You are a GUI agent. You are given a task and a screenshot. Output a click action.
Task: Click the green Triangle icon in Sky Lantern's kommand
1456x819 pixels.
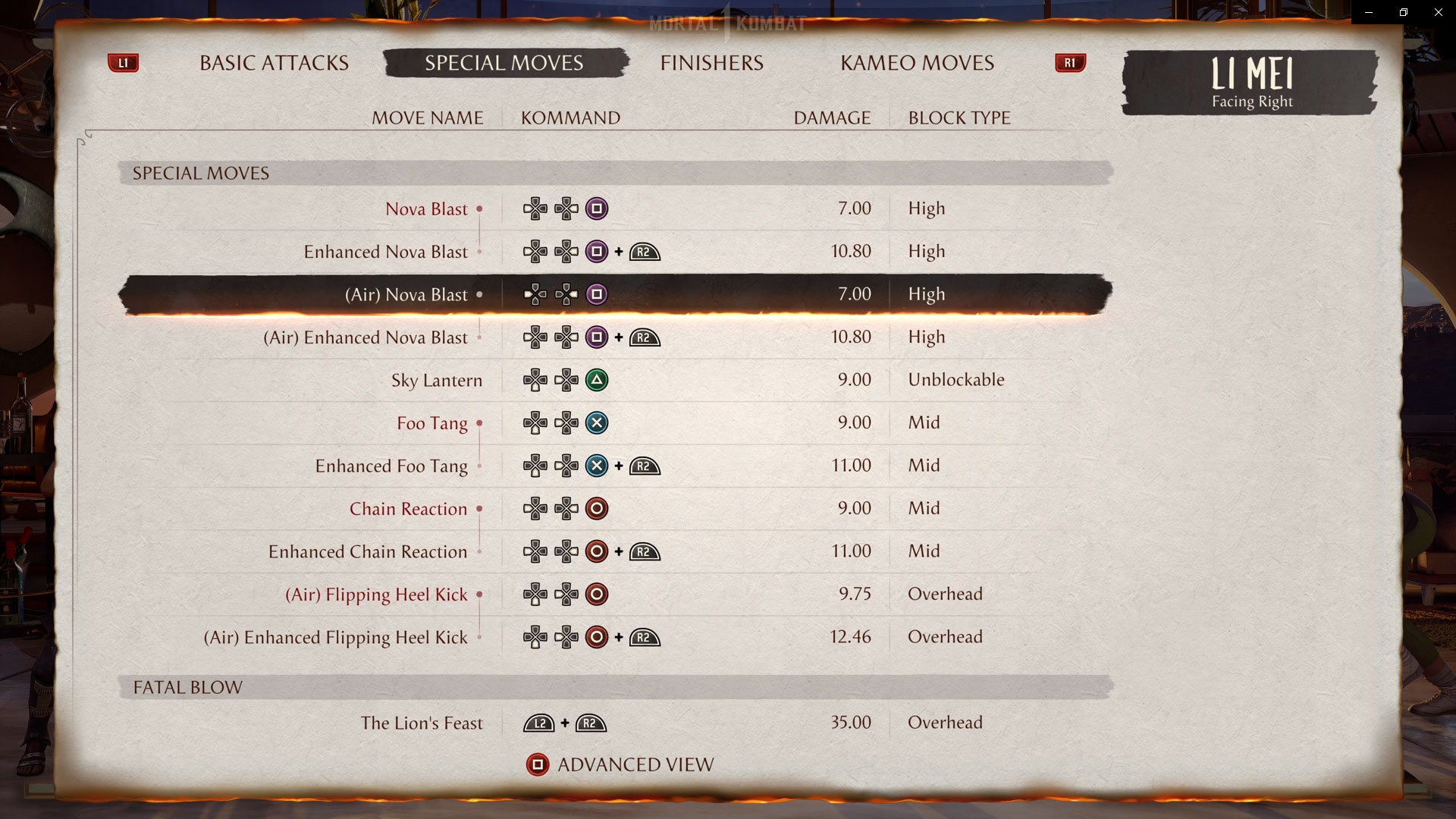pyautogui.click(x=598, y=380)
